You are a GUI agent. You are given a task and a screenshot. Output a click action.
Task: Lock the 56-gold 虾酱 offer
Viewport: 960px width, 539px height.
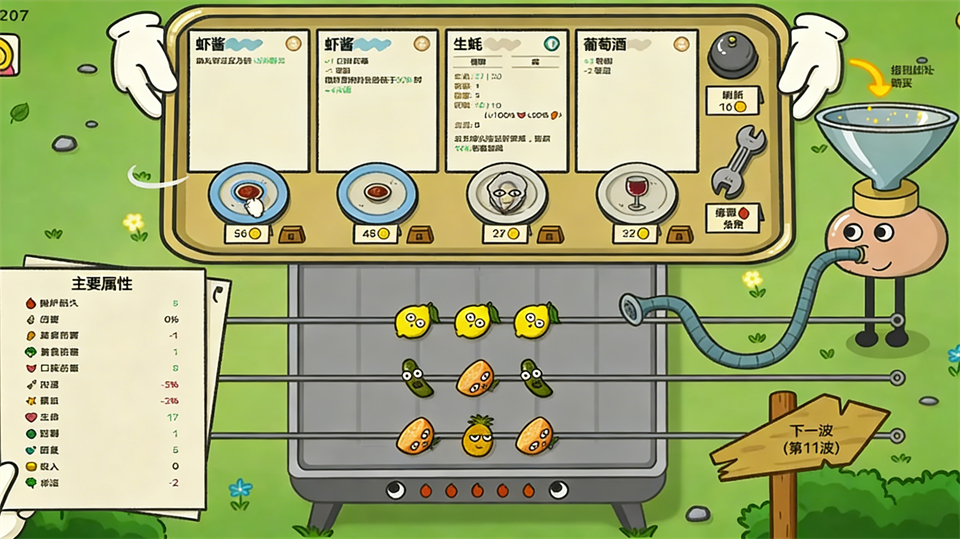click(291, 235)
